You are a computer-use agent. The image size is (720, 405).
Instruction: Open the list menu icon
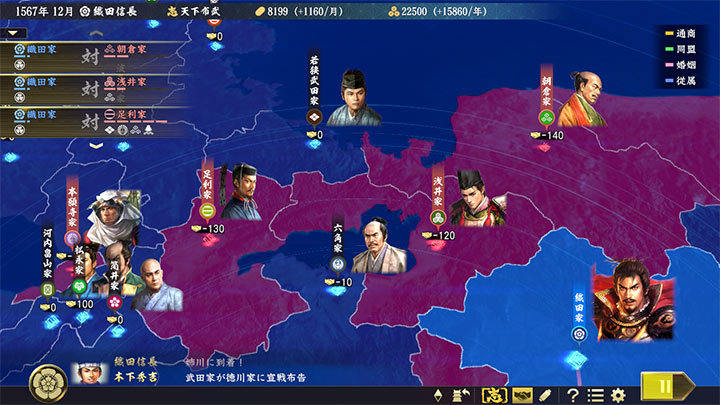595,395
